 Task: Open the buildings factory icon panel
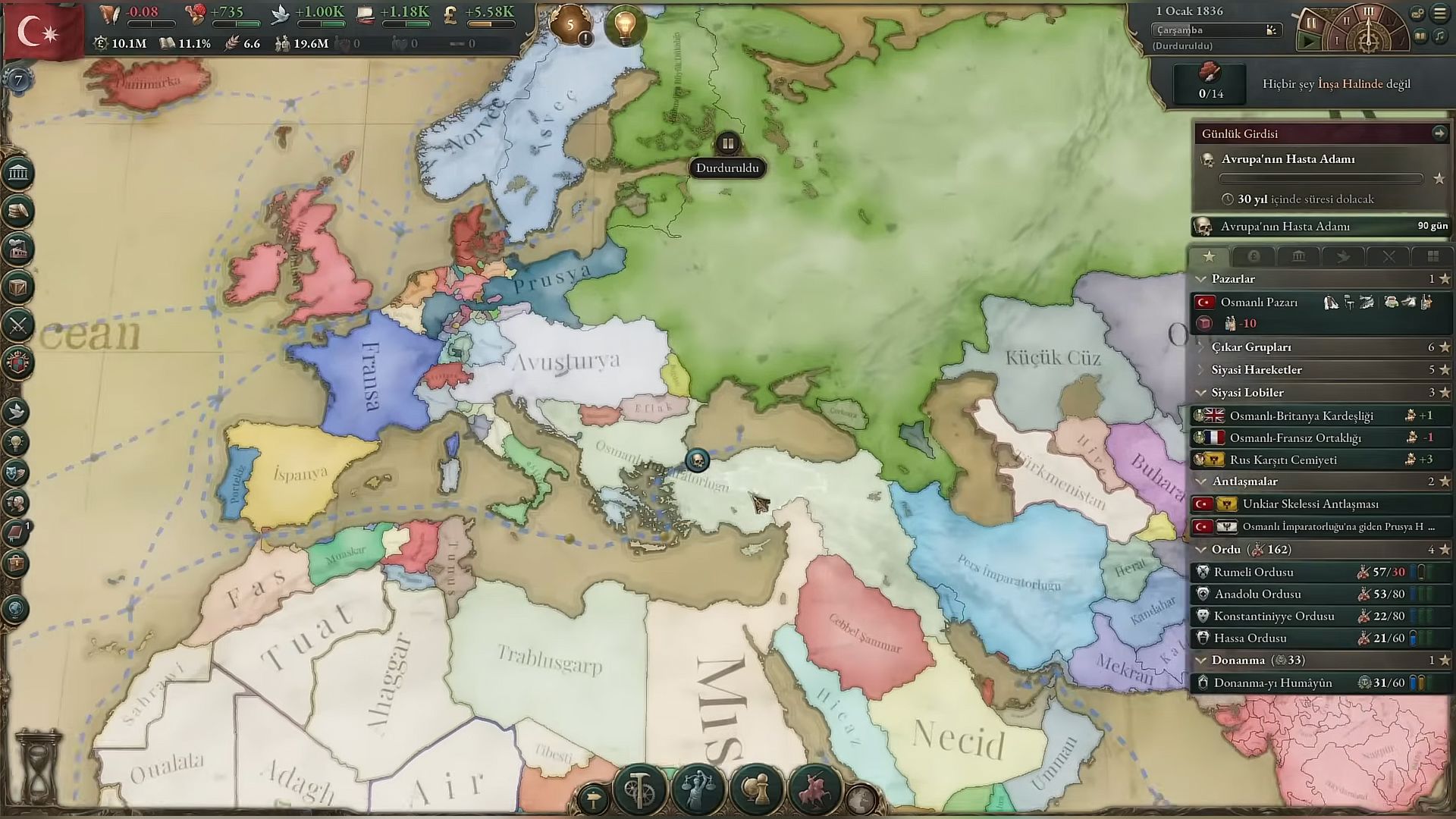(18, 249)
